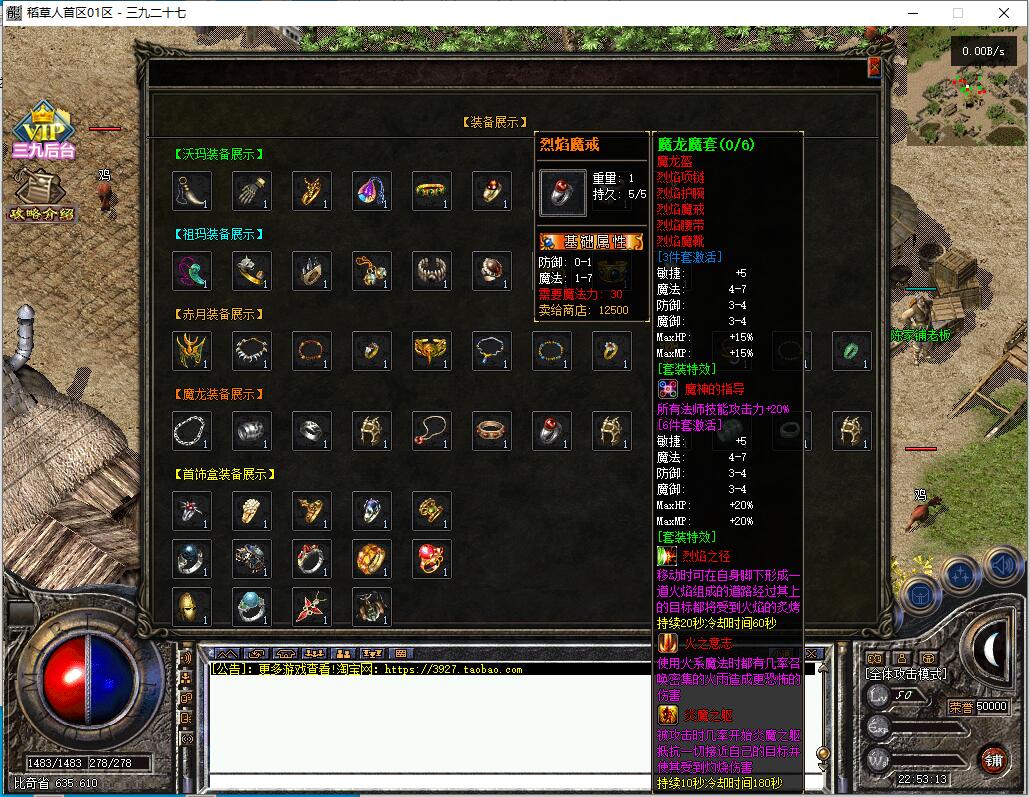The width and height of the screenshot is (1030, 797).
Task: Select the clawed gauntlet in the Woma row
Action: 251,191
